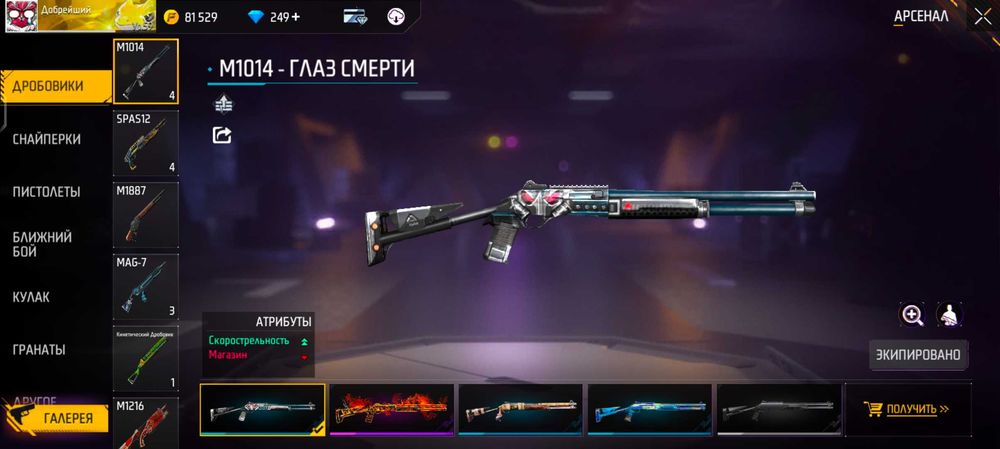Select the M1887 weapon tile
Image resolution: width=1000 pixels, height=449 pixels.
pos(146,215)
